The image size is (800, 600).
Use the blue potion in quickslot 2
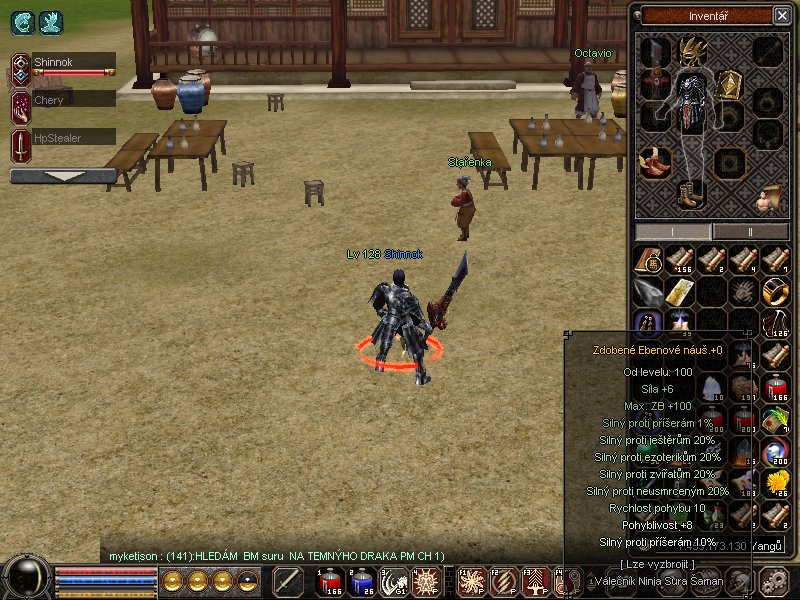pyautogui.click(x=360, y=580)
